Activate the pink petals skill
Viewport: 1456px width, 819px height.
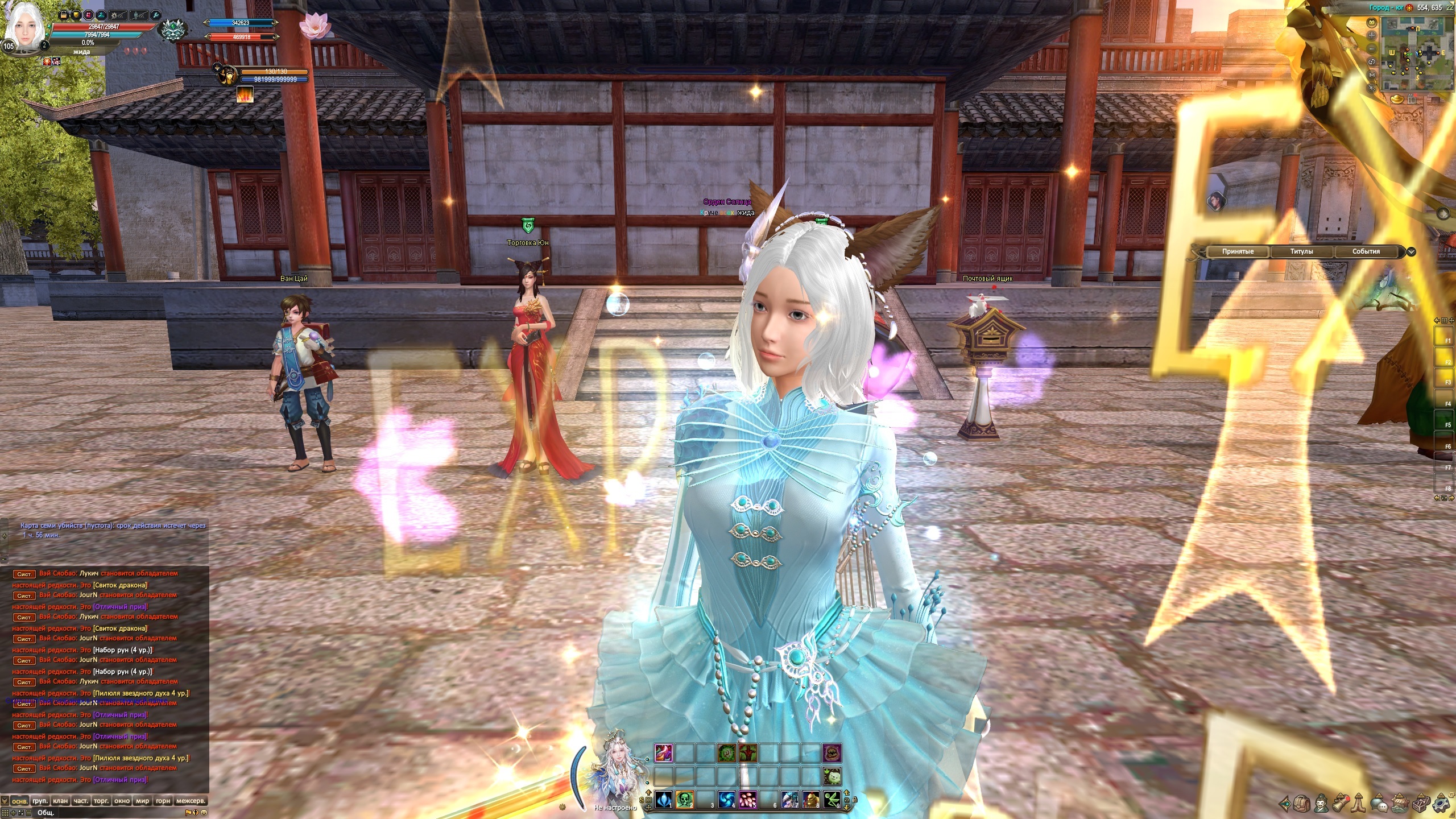[747, 799]
